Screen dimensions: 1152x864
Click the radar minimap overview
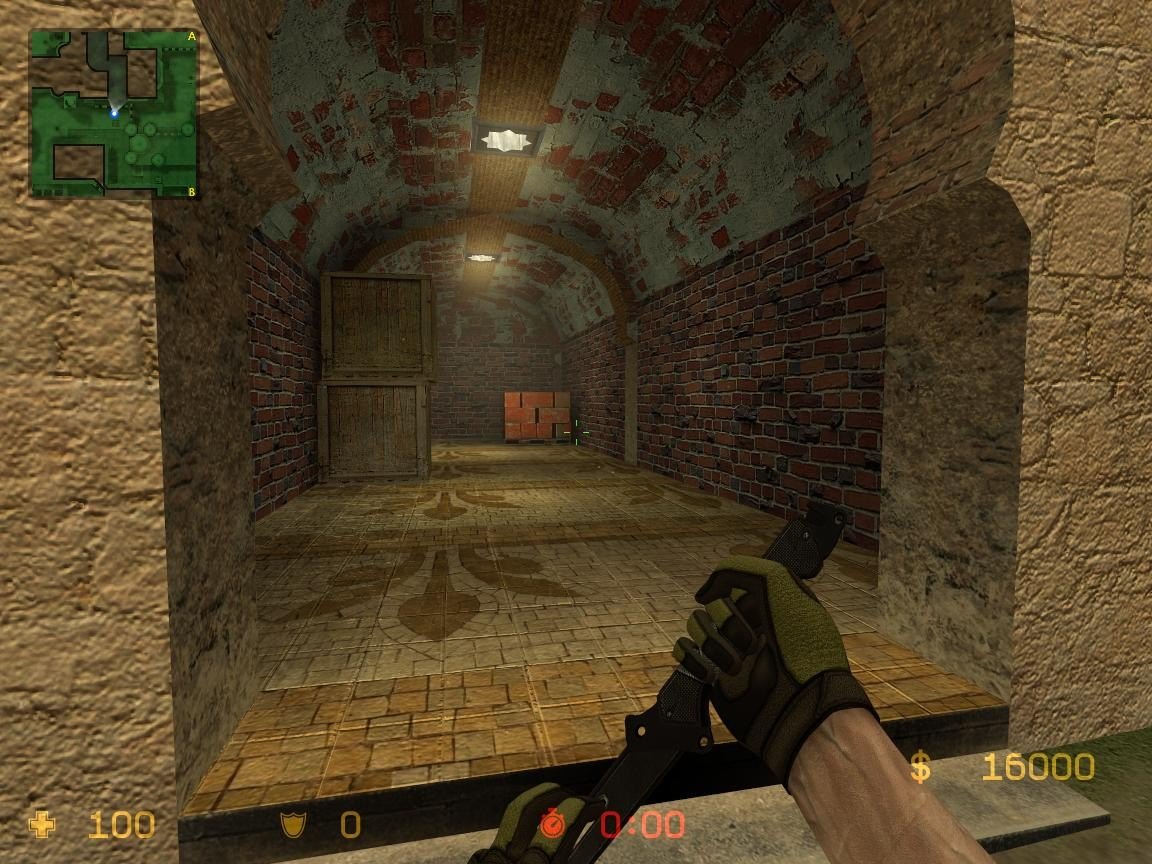pyautogui.click(x=113, y=113)
